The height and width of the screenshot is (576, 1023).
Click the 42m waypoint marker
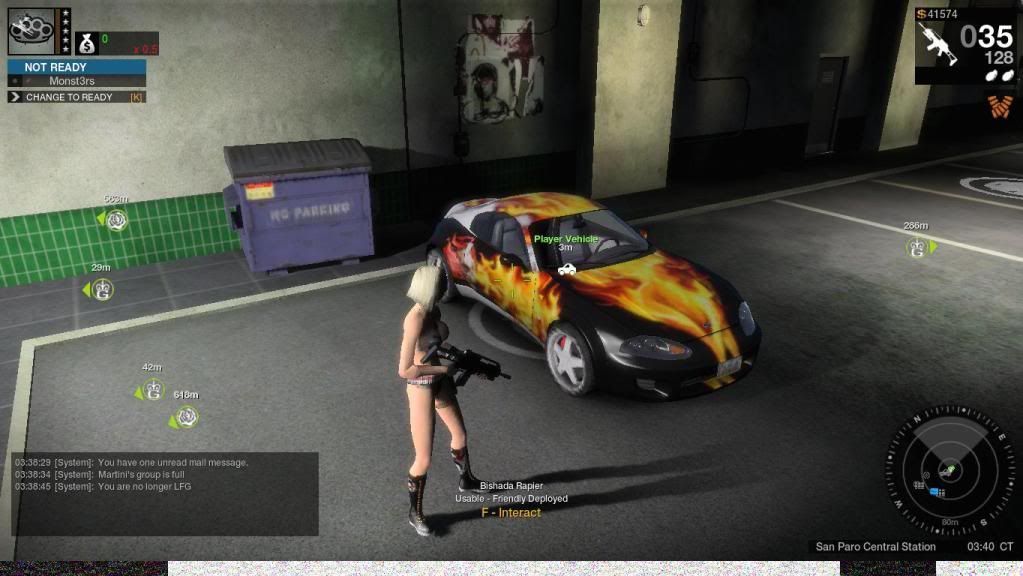tap(152, 390)
